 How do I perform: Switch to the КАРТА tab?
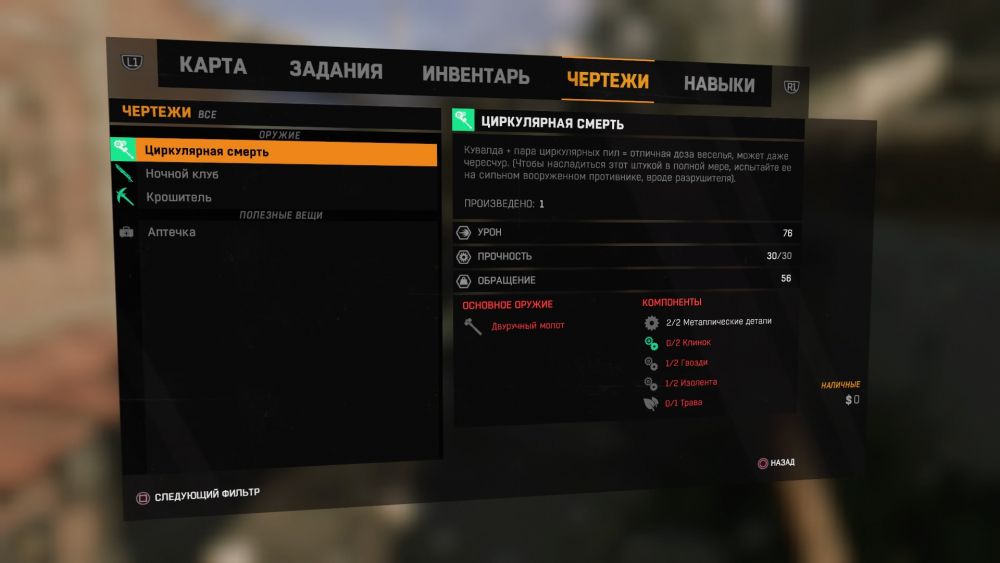pyautogui.click(x=212, y=68)
